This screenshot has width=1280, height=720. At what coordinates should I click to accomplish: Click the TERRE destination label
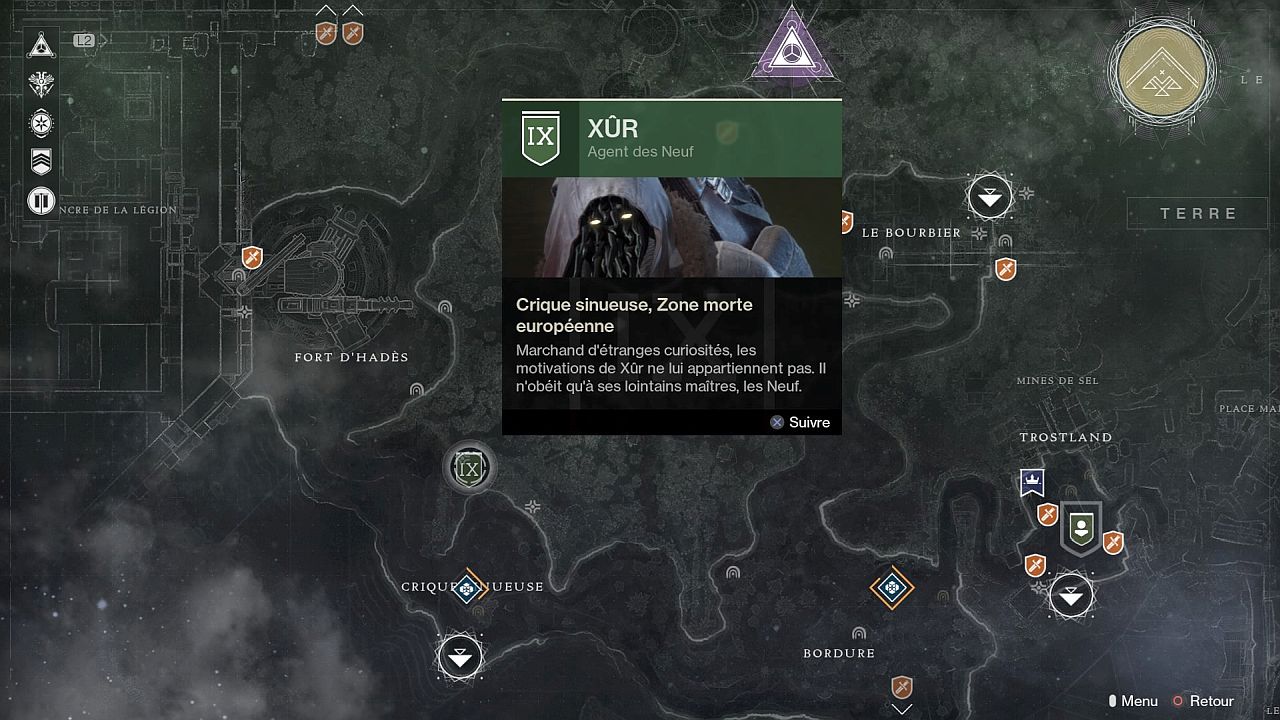(1199, 213)
